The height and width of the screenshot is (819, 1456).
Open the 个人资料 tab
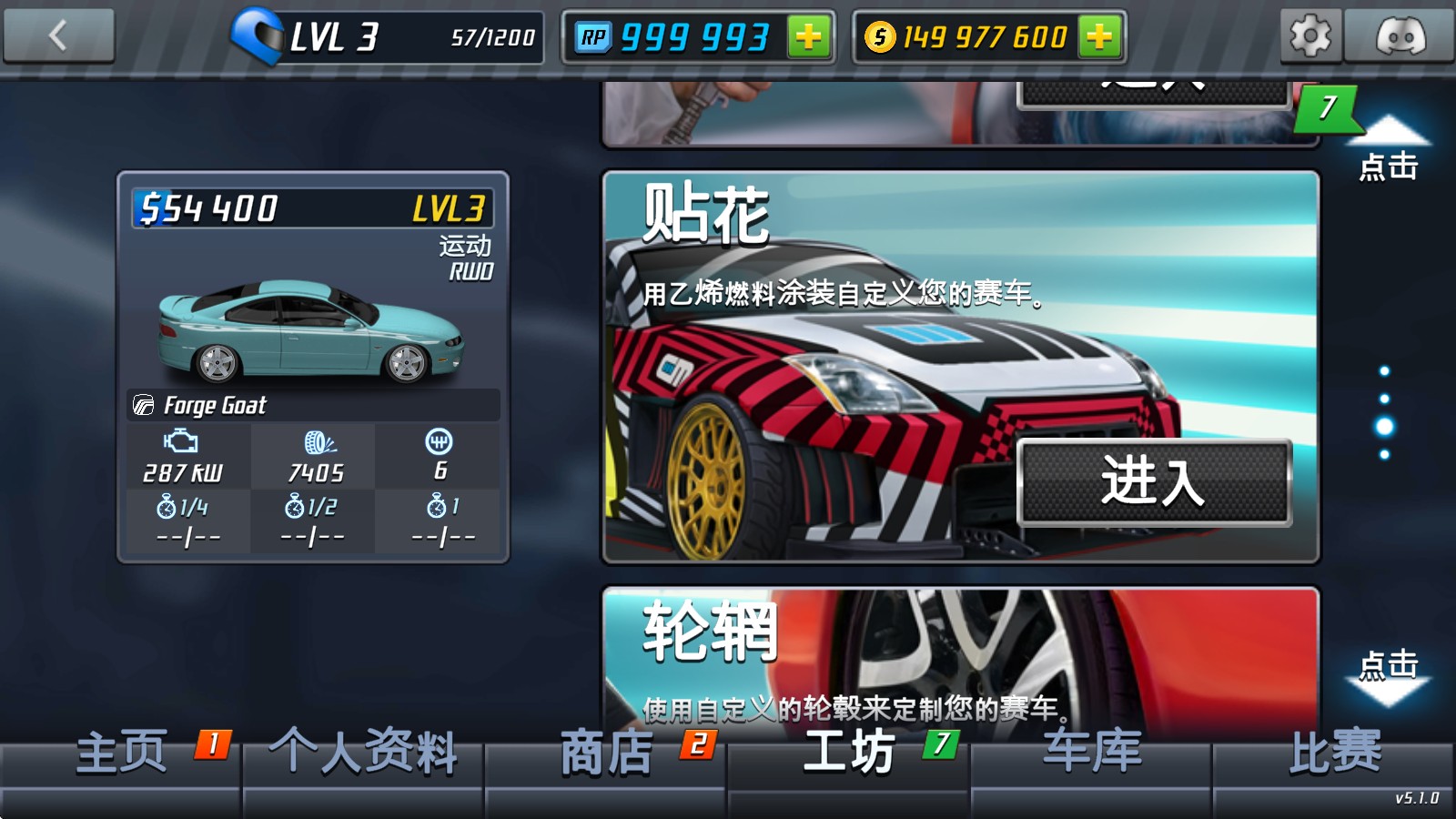point(362,753)
